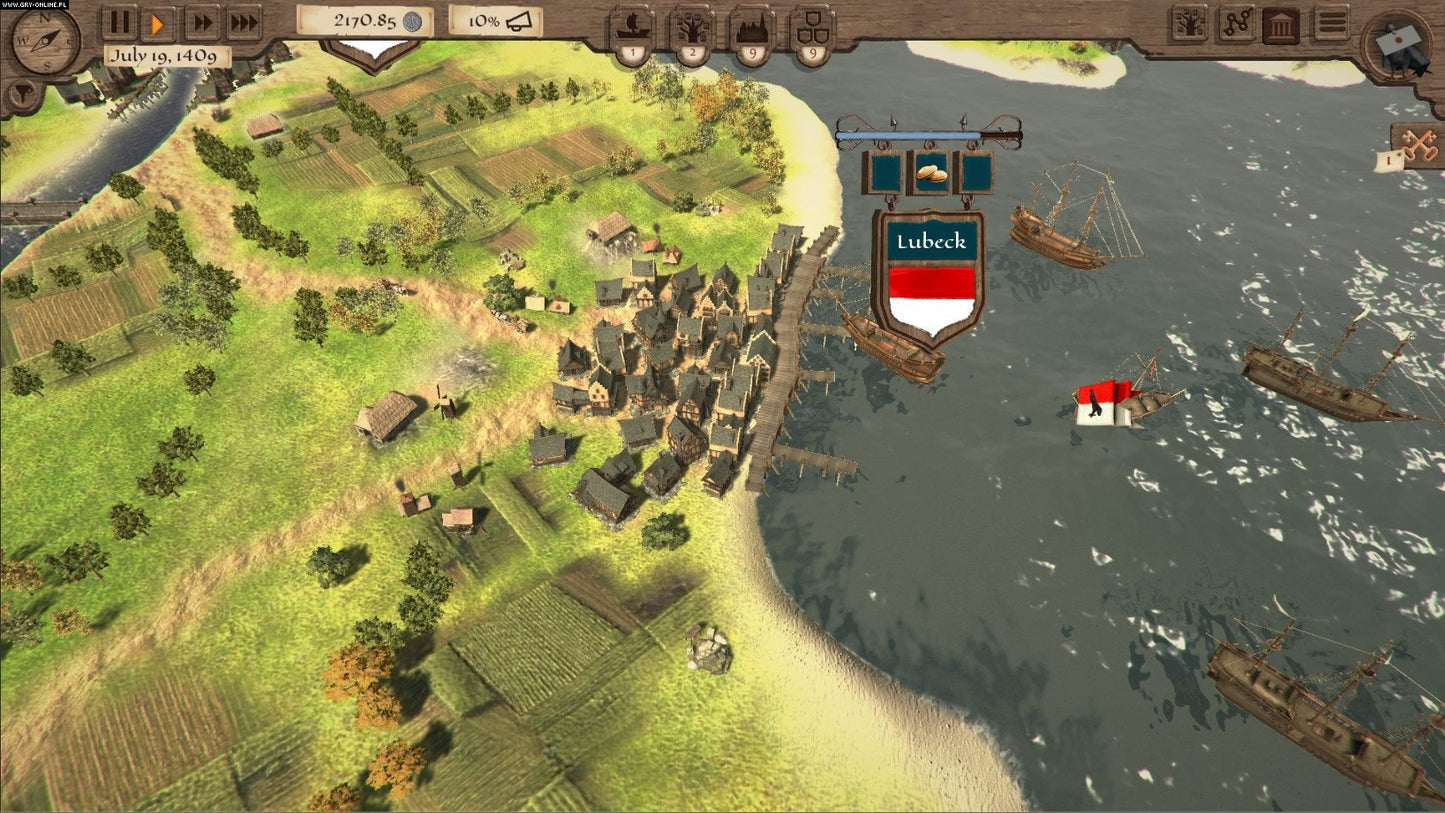The image size is (1445, 813).
Task: Show the cities list icon
Action: [x=751, y=29]
